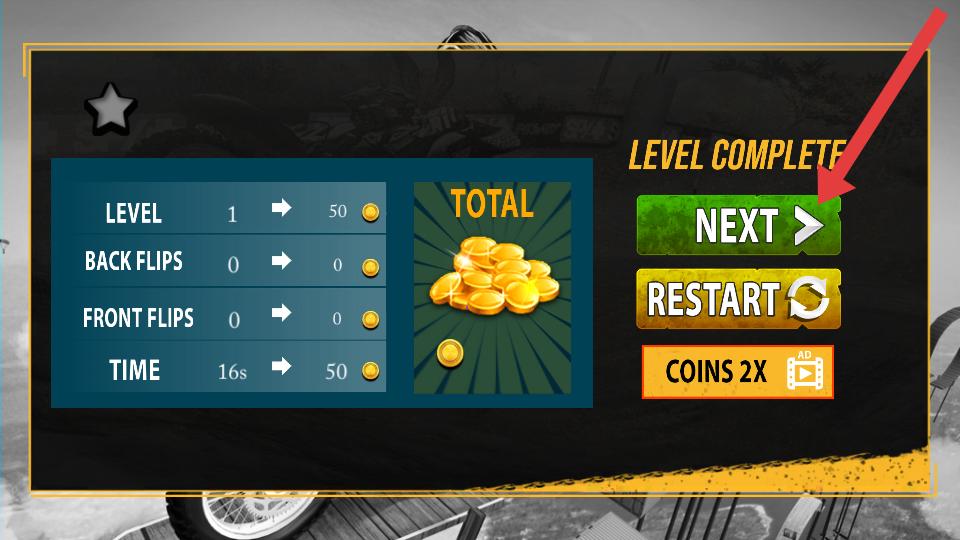
Task: Go to the next level
Action: (738, 225)
